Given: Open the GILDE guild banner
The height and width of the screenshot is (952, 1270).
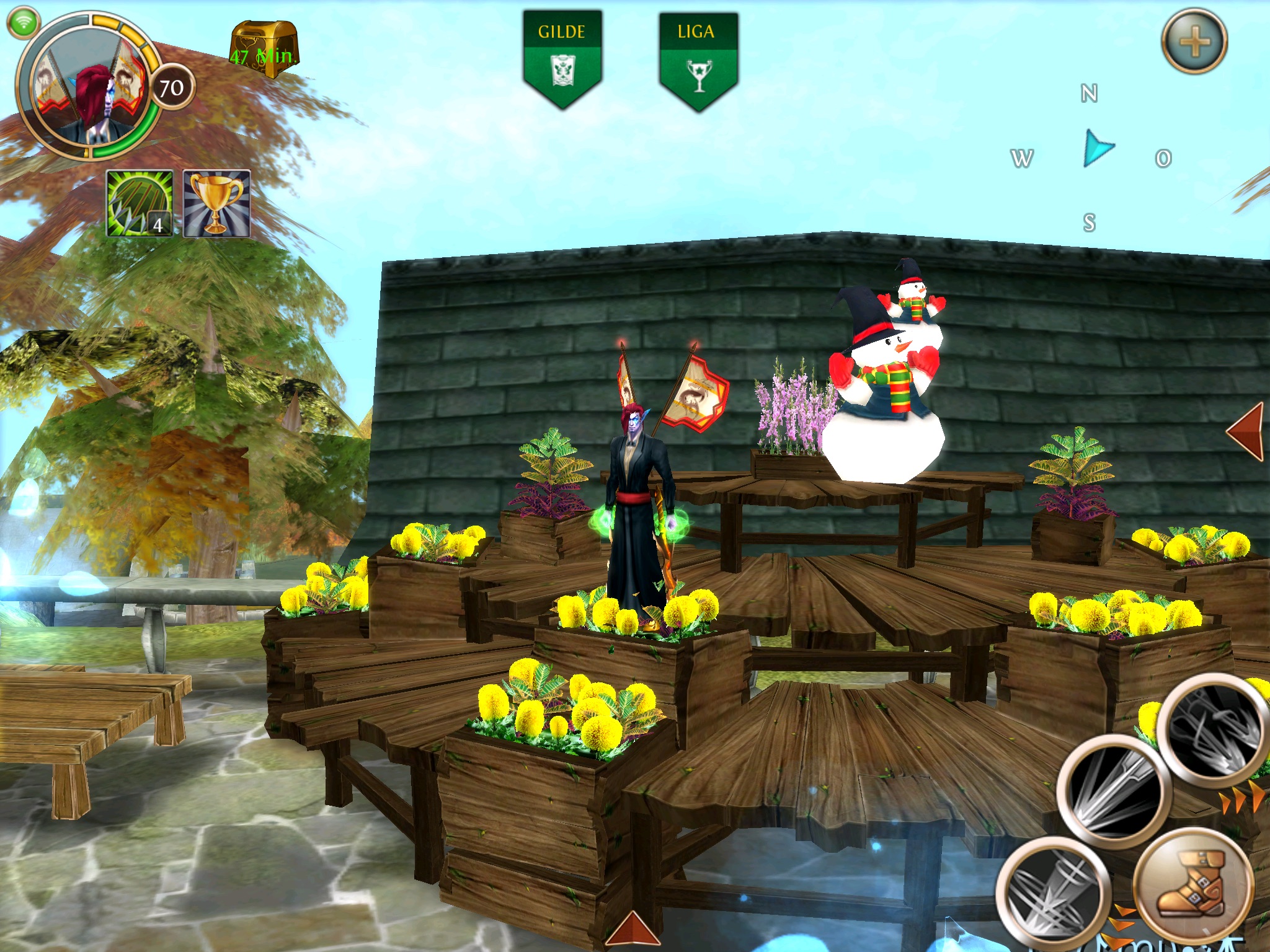Looking at the screenshot, I should 562,59.
